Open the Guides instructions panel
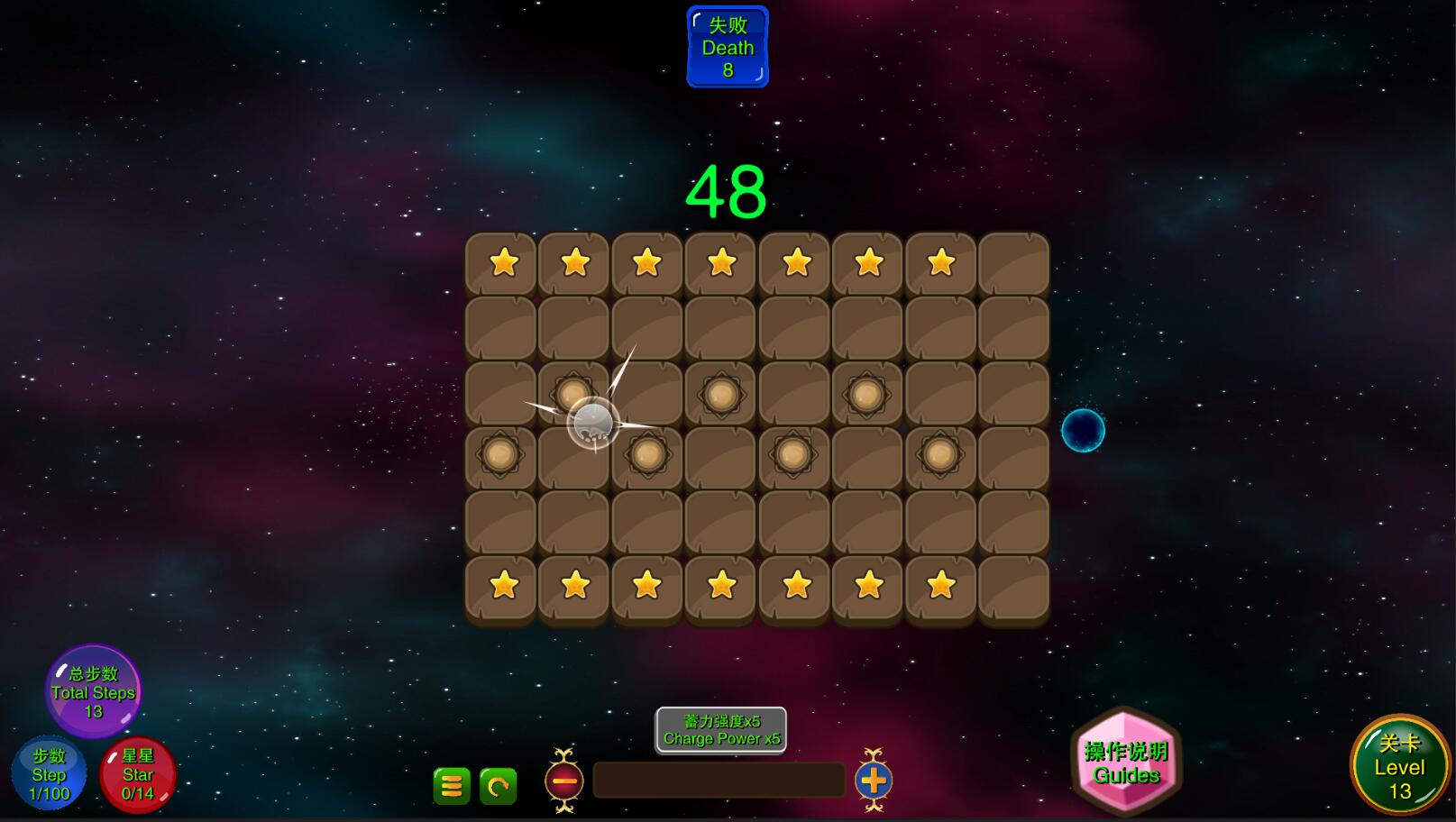This screenshot has height=822, width=1456. pyautogui.click(x=1126, y=763)
